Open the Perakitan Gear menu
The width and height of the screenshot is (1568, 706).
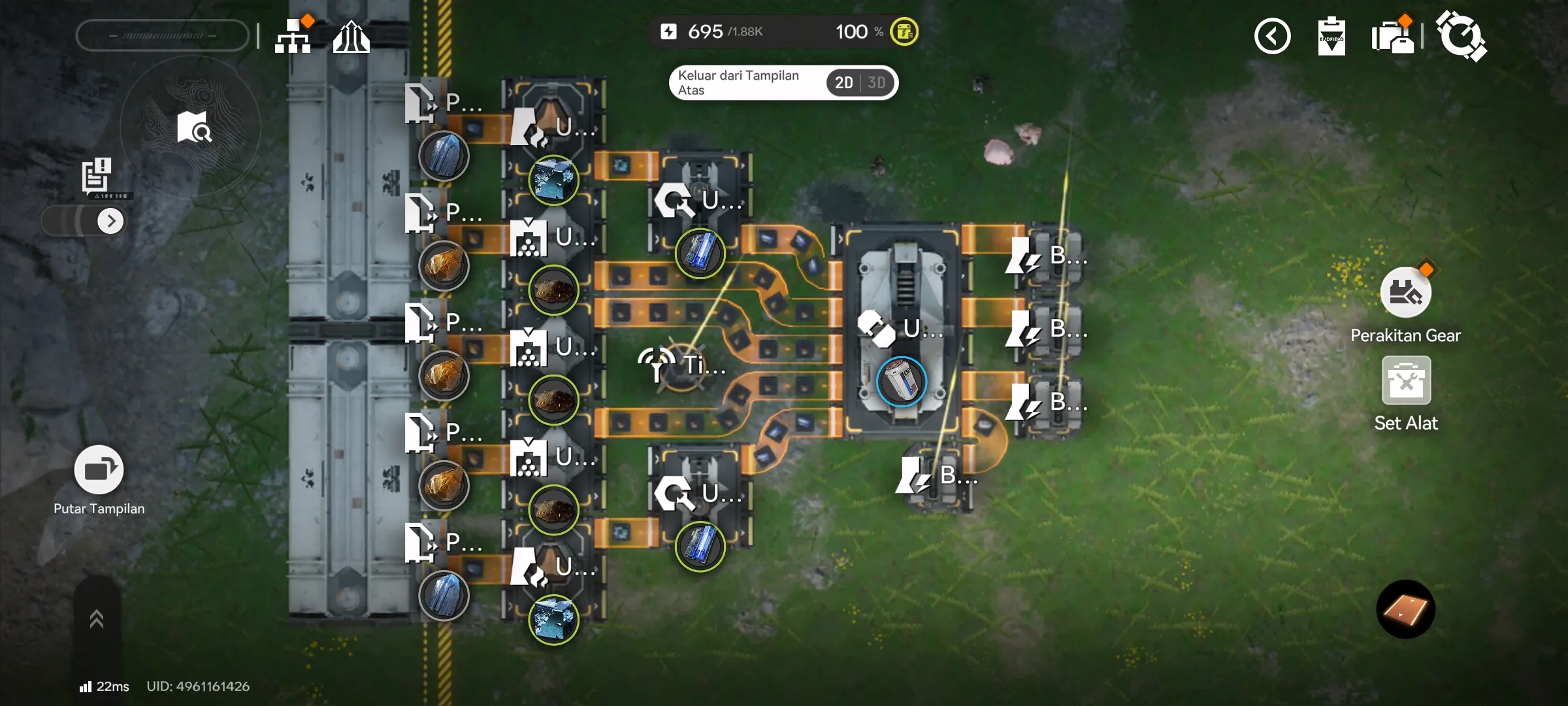[1405, 293]
